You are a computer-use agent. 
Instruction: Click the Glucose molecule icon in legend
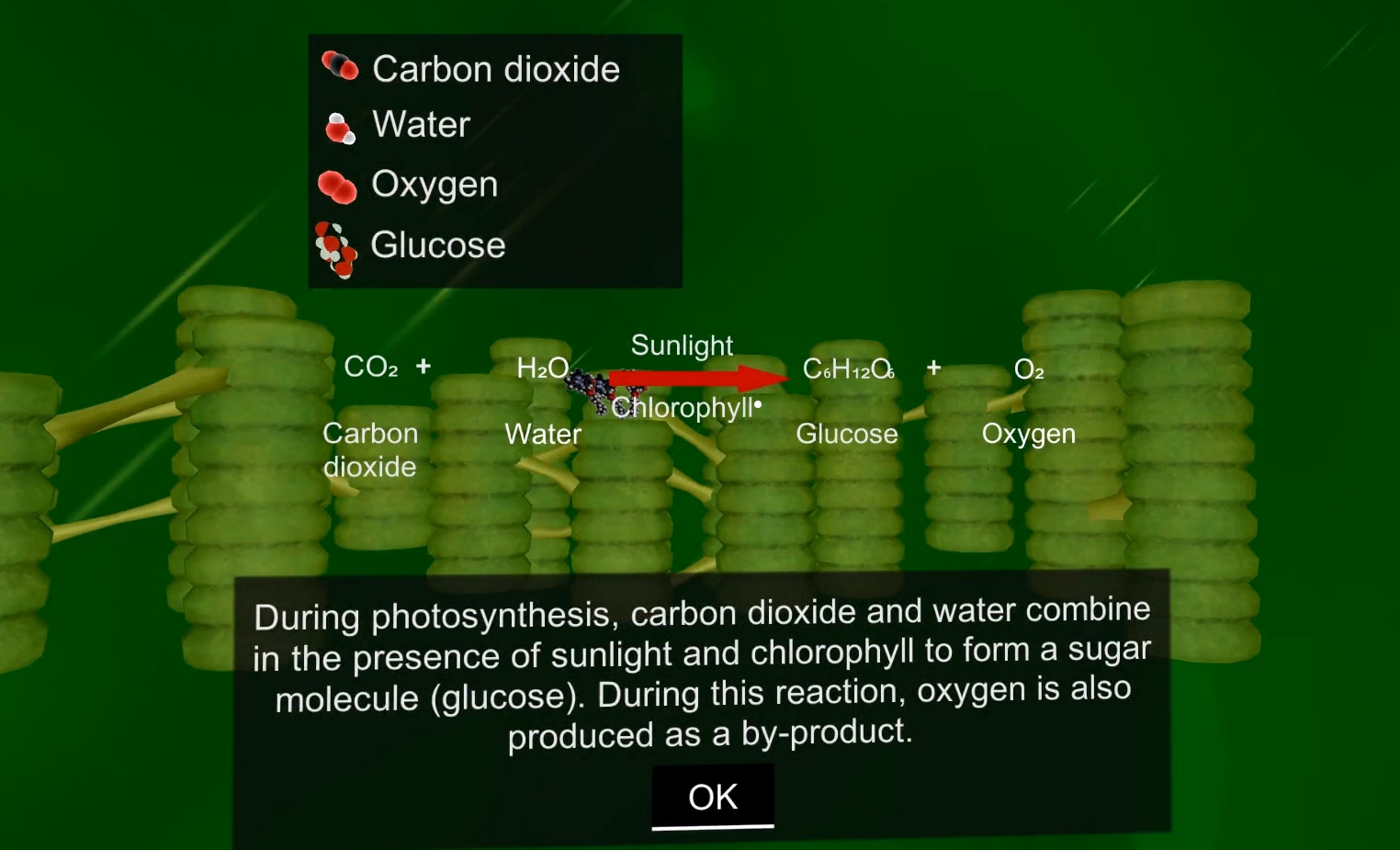pos(336,246)
